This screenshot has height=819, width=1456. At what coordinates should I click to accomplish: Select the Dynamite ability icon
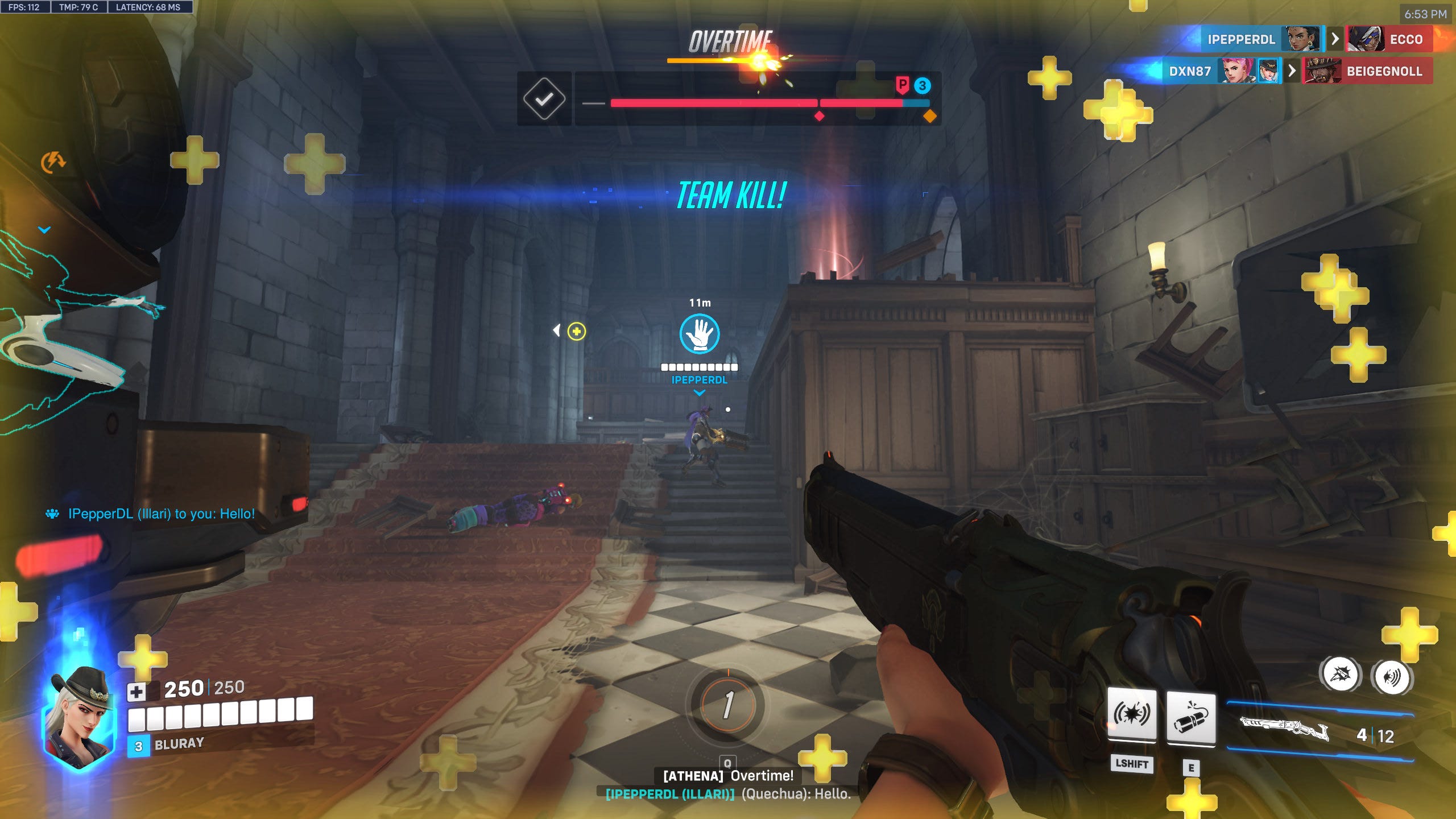point(1191,718)
